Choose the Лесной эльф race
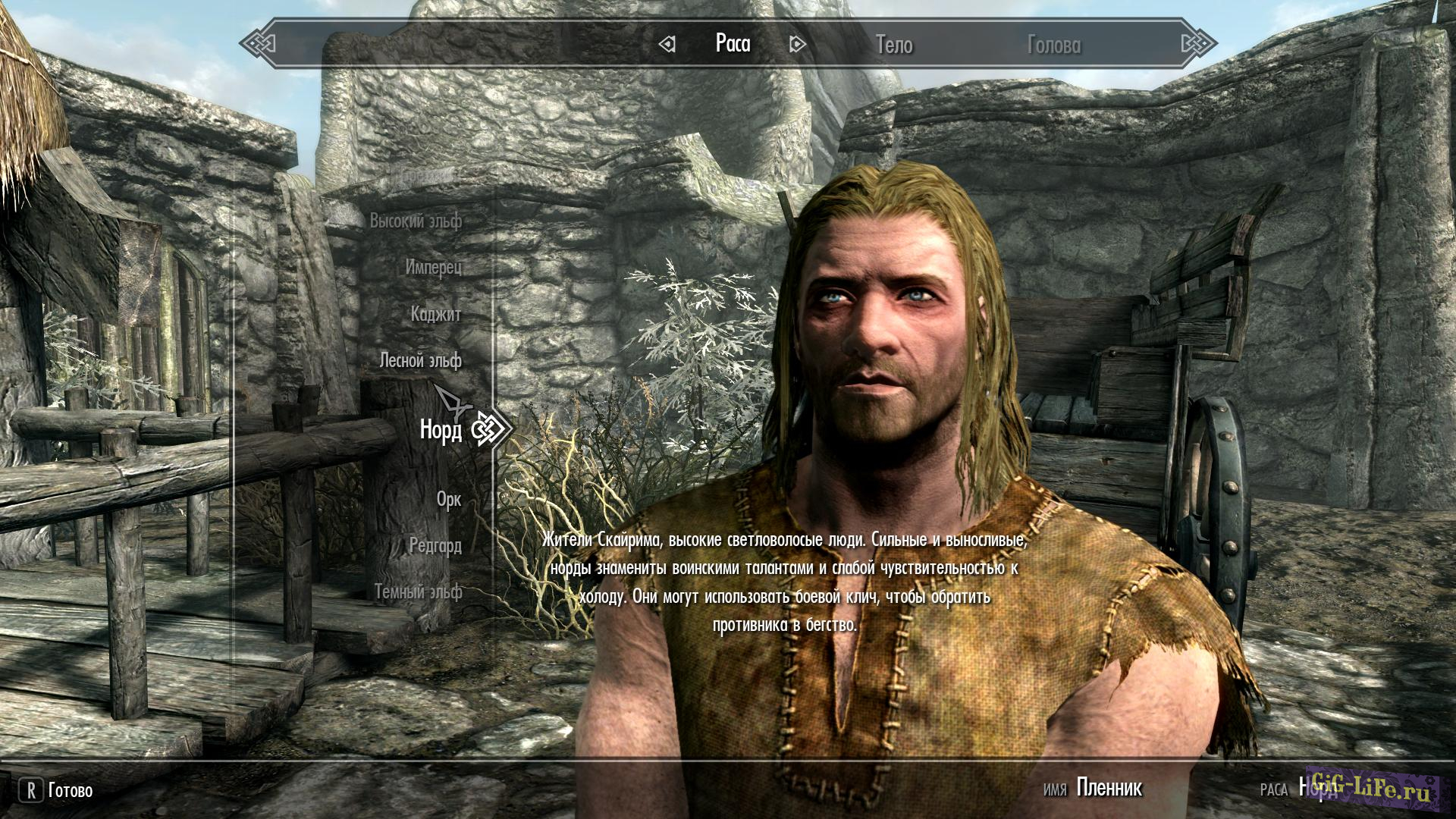The height and width of the screenshot is (819, 1456). (420, 360)
